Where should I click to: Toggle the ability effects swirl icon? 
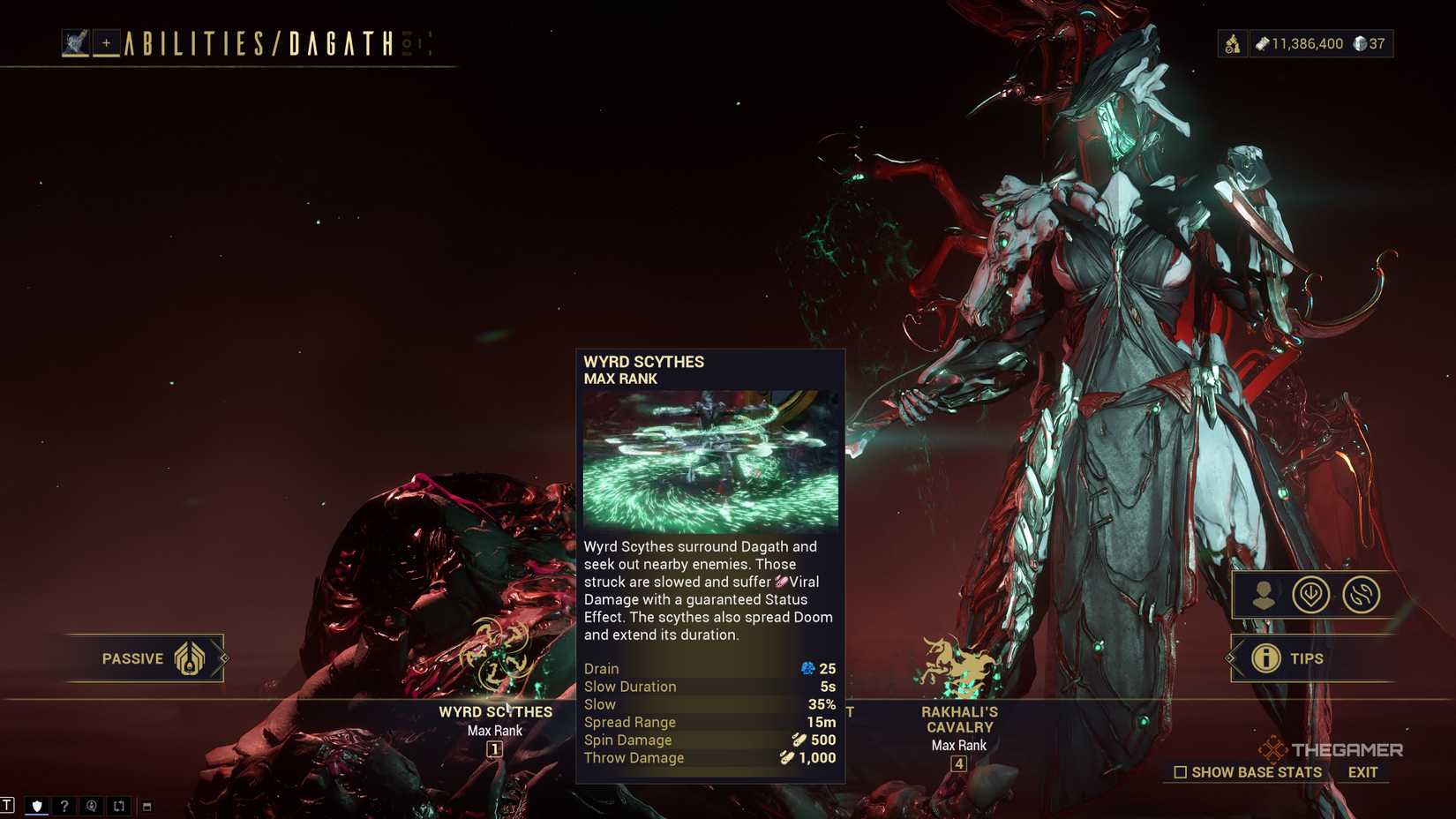[1360, 594]
